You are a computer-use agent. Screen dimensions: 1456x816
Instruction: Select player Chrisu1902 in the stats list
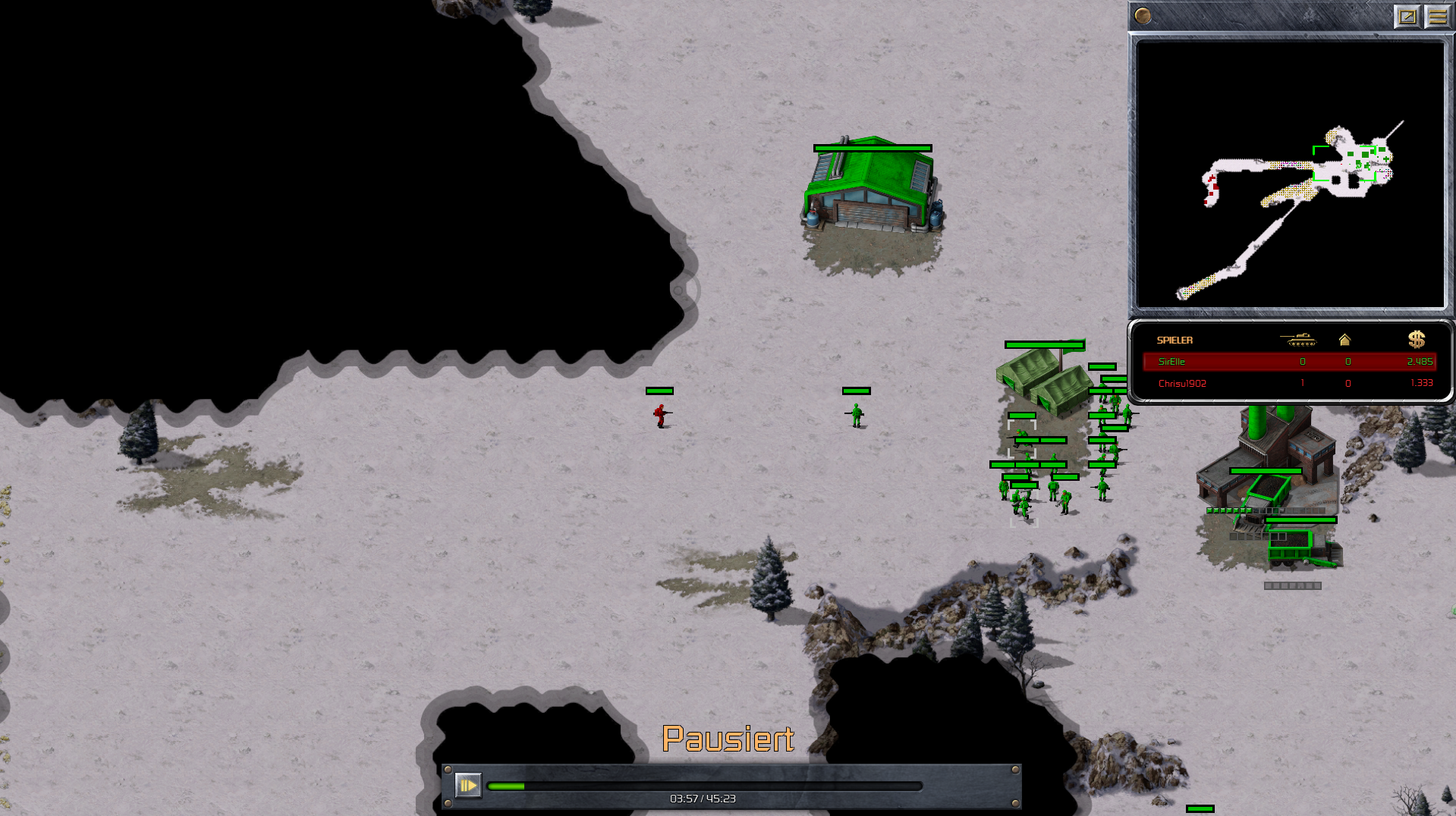tap(1182, 383)
